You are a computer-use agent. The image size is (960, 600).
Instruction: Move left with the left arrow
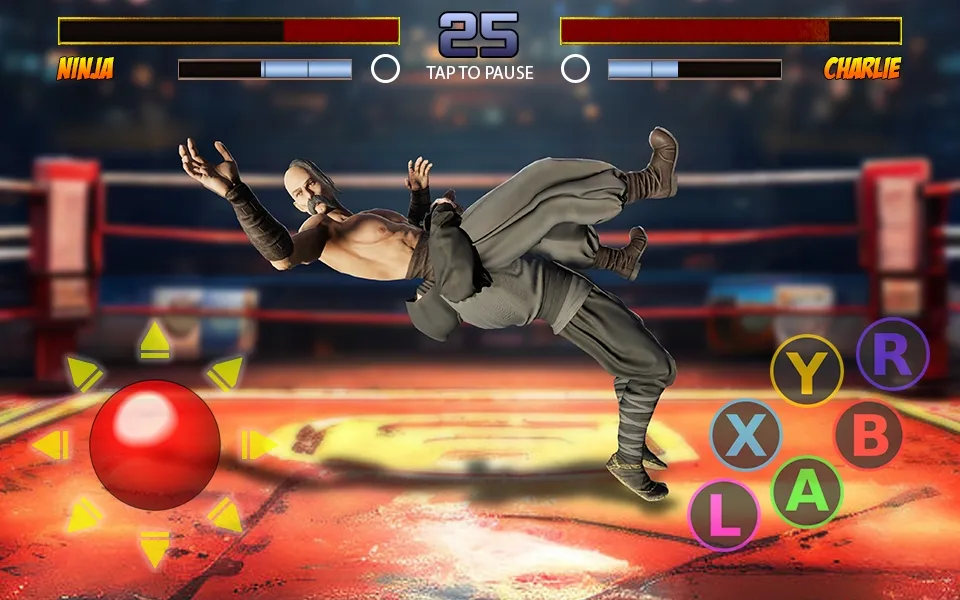coord(50,445)
